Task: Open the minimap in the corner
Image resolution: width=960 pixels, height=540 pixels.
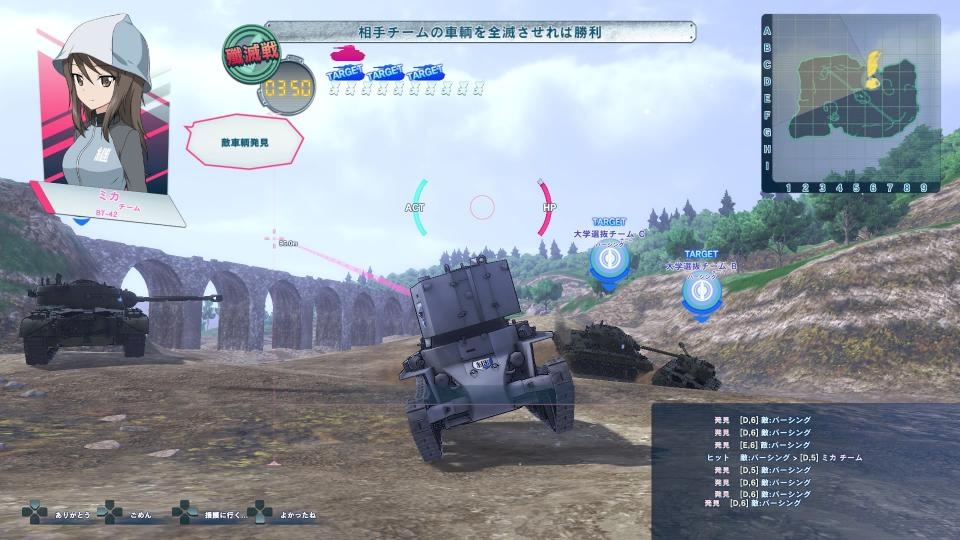Action: click(851, 102)
